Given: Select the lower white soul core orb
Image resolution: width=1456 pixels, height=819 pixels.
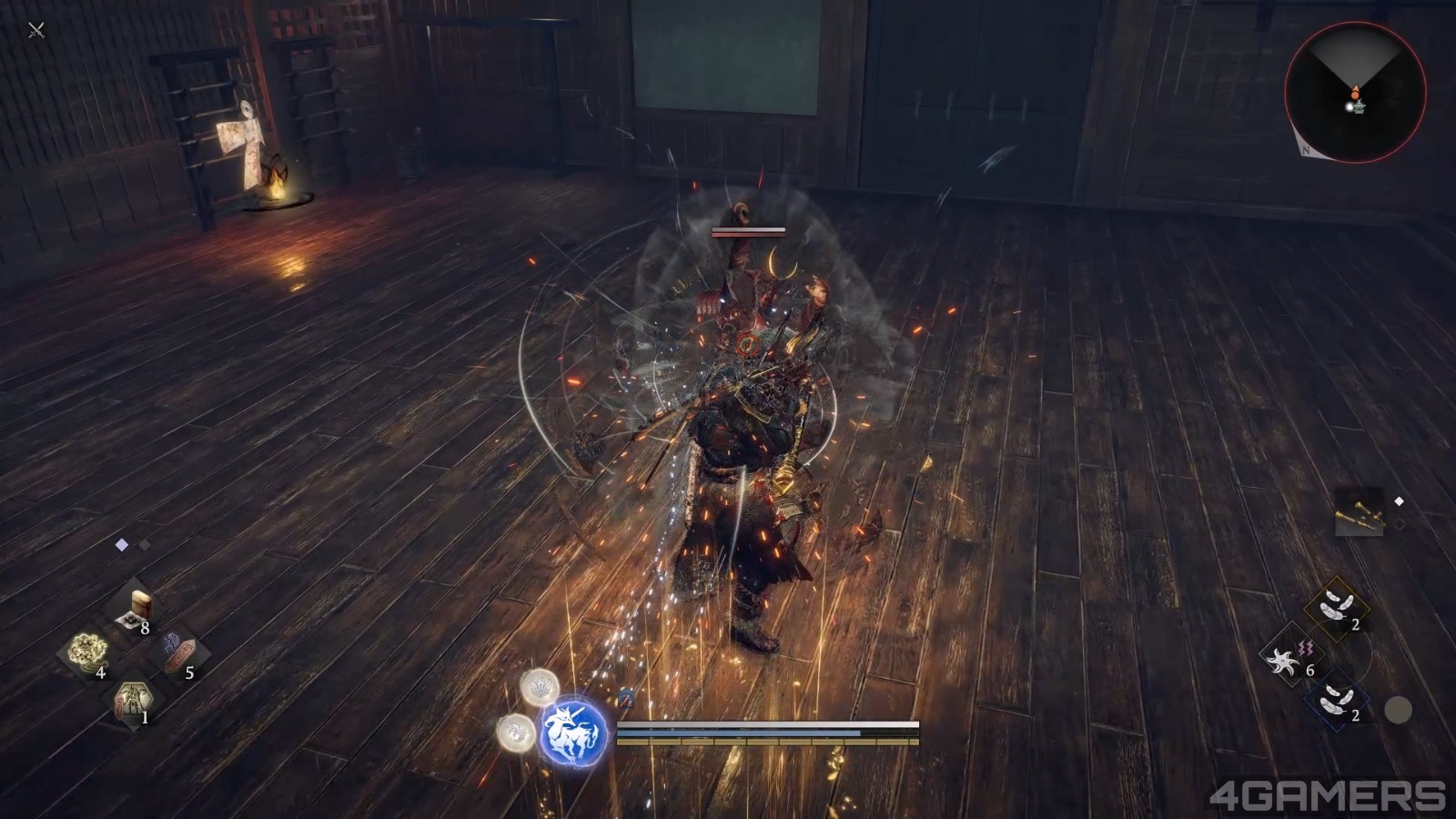Looking at the screenshot, I should (x=516, y=733).
